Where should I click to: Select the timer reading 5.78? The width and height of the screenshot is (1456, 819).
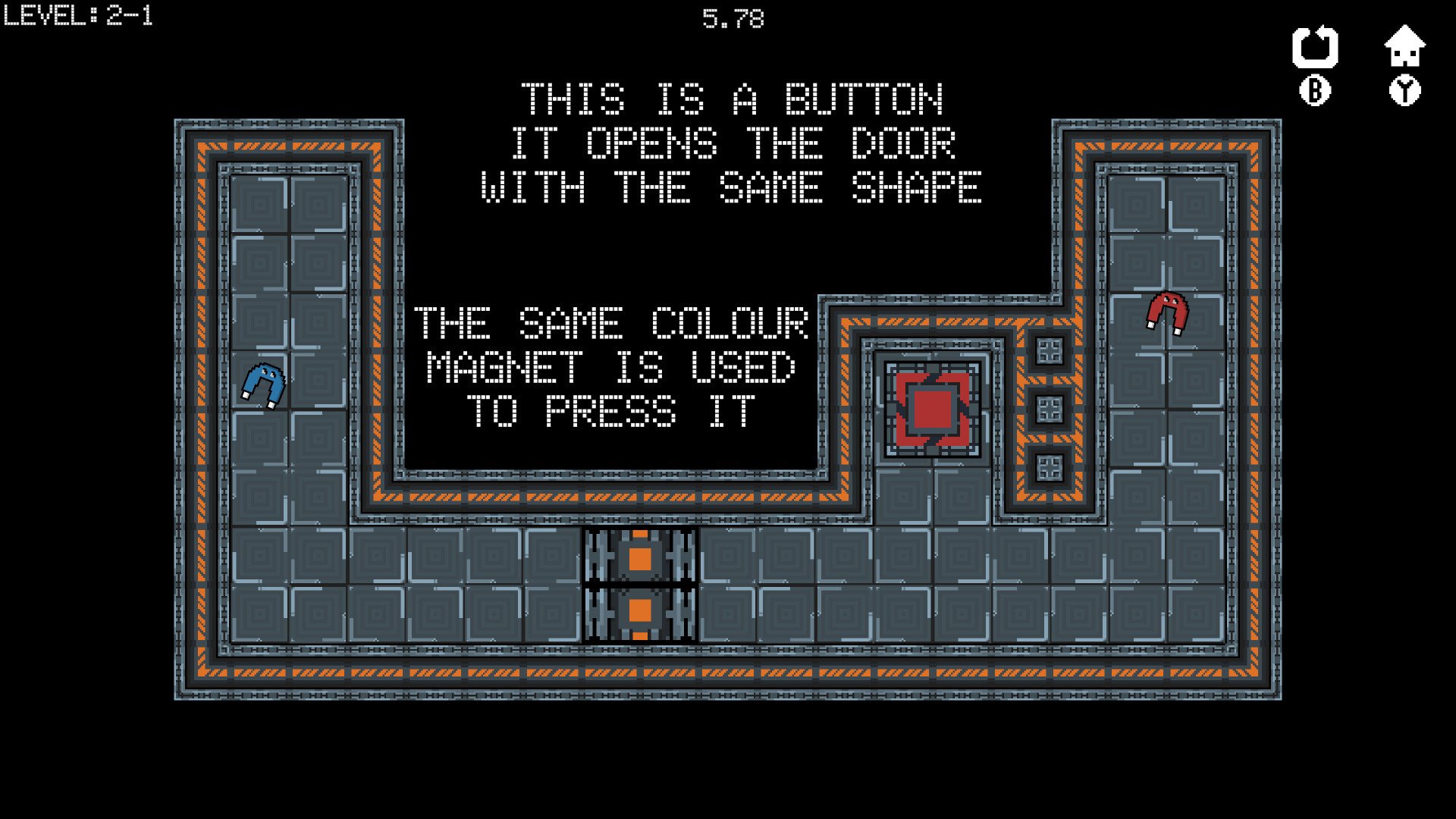click(733, 17)
